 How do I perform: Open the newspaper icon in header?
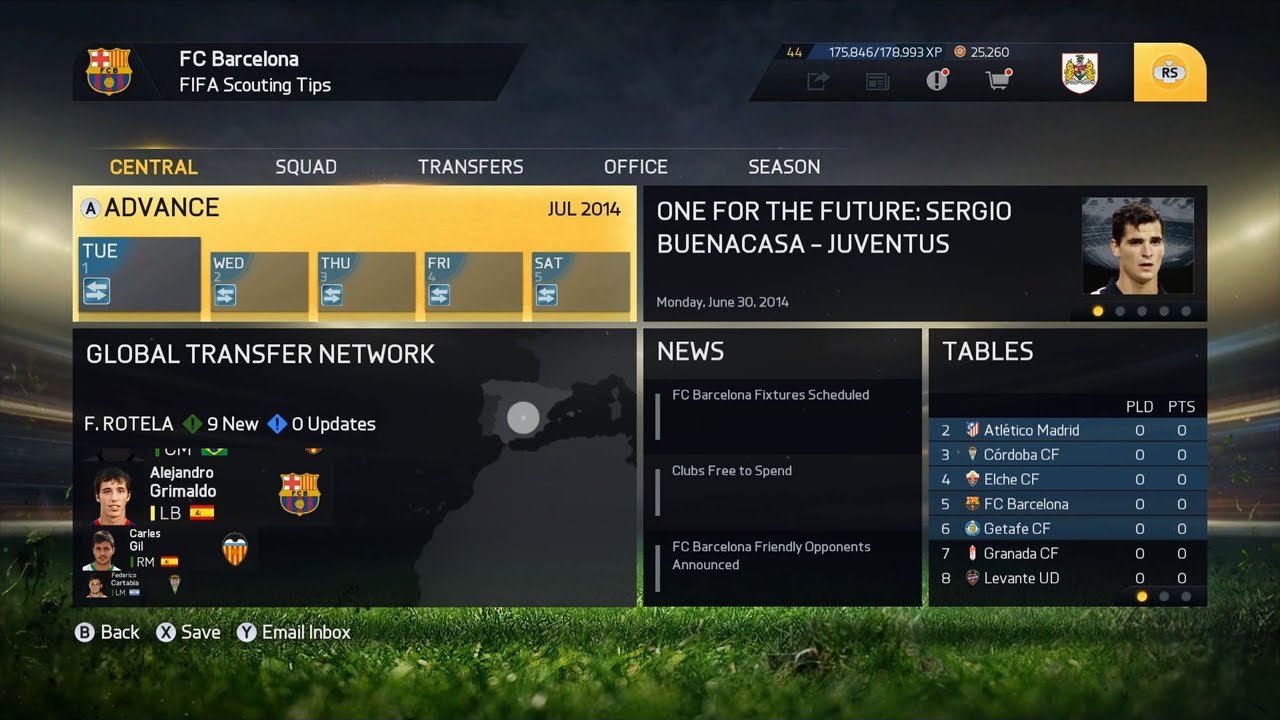[877, 82]
